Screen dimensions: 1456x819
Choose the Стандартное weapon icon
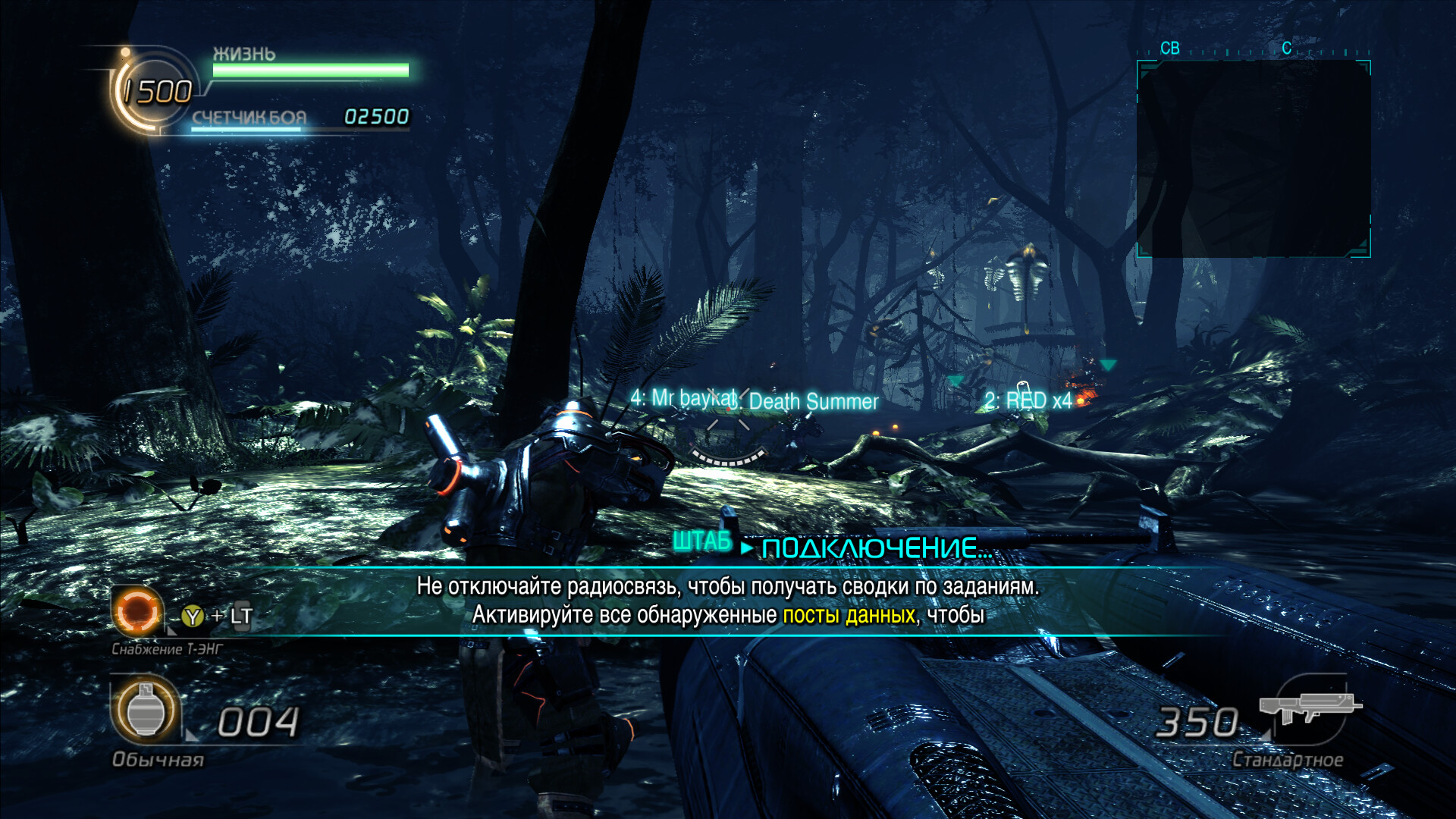(1309, 708)
